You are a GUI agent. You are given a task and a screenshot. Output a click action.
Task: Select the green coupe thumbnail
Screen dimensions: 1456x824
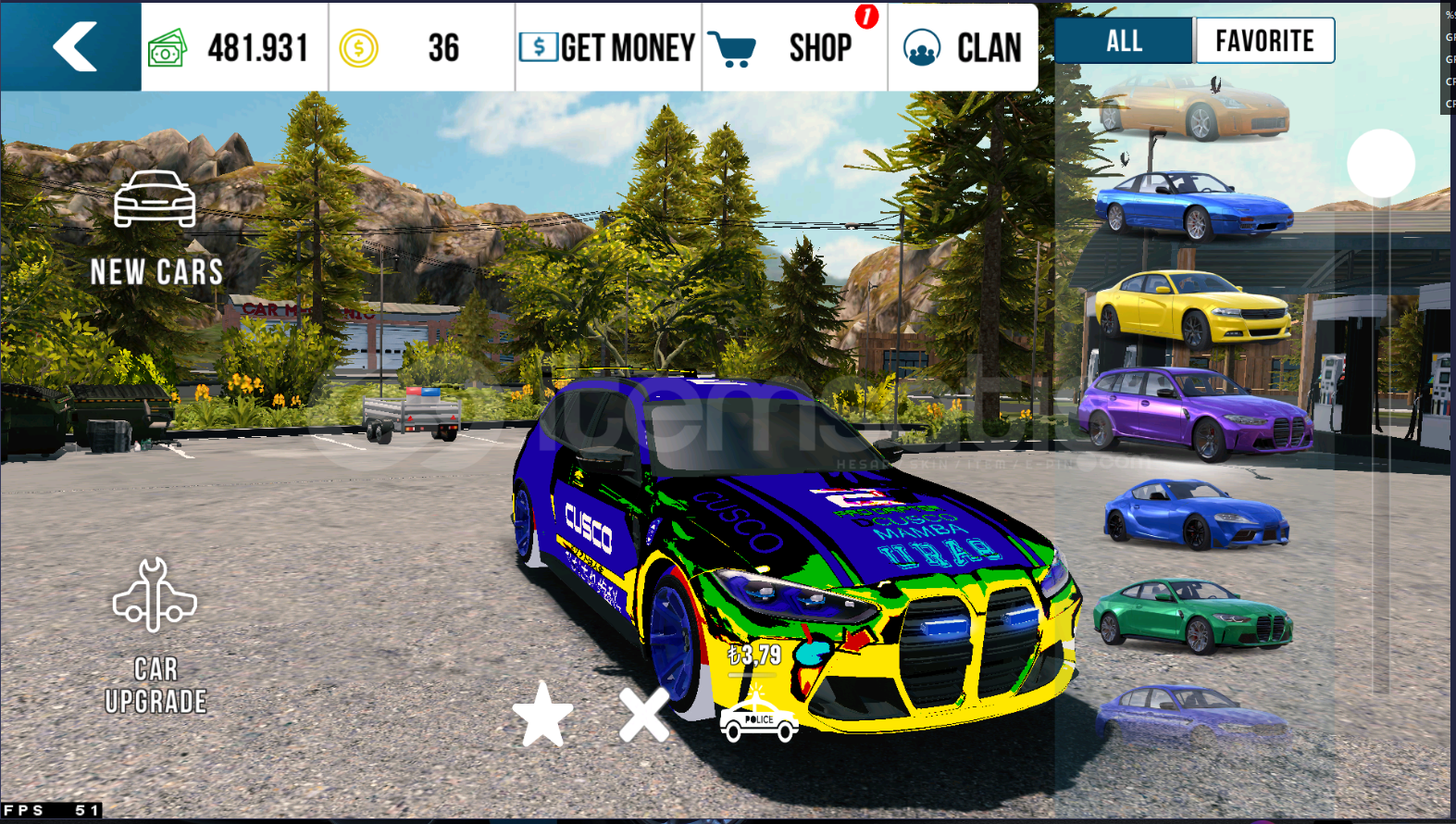(1193, 613)
